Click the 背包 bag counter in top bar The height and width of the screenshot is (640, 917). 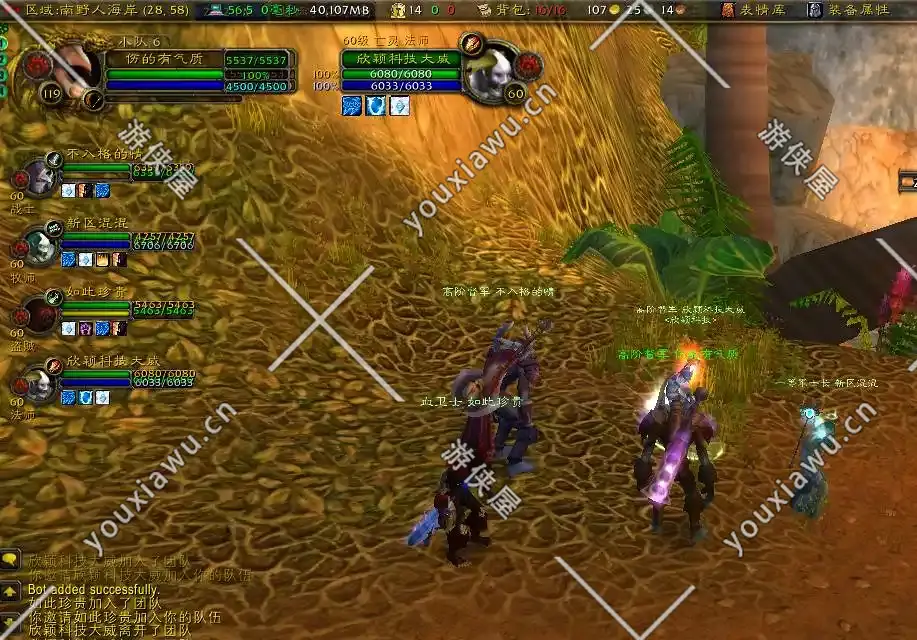tap(519, 10)
